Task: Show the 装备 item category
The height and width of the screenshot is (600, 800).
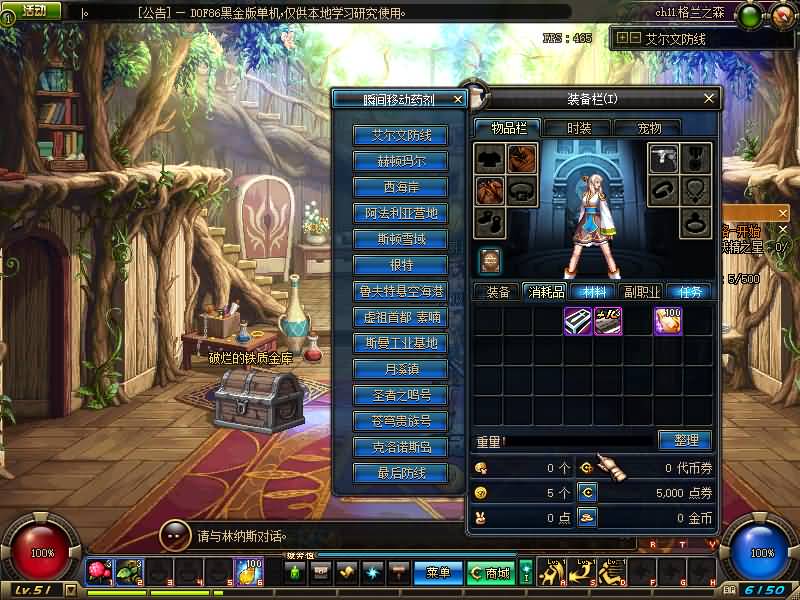Action: 498,292
